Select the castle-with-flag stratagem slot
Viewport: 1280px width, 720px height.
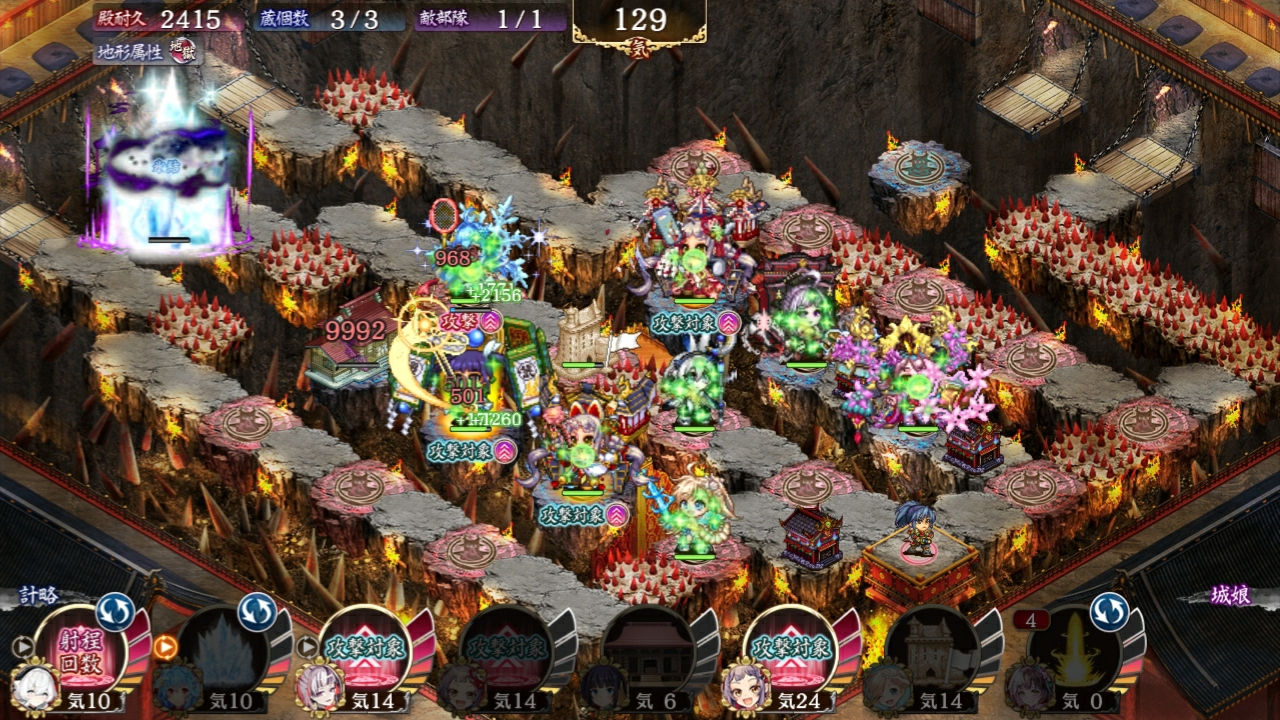click(933, 650)
